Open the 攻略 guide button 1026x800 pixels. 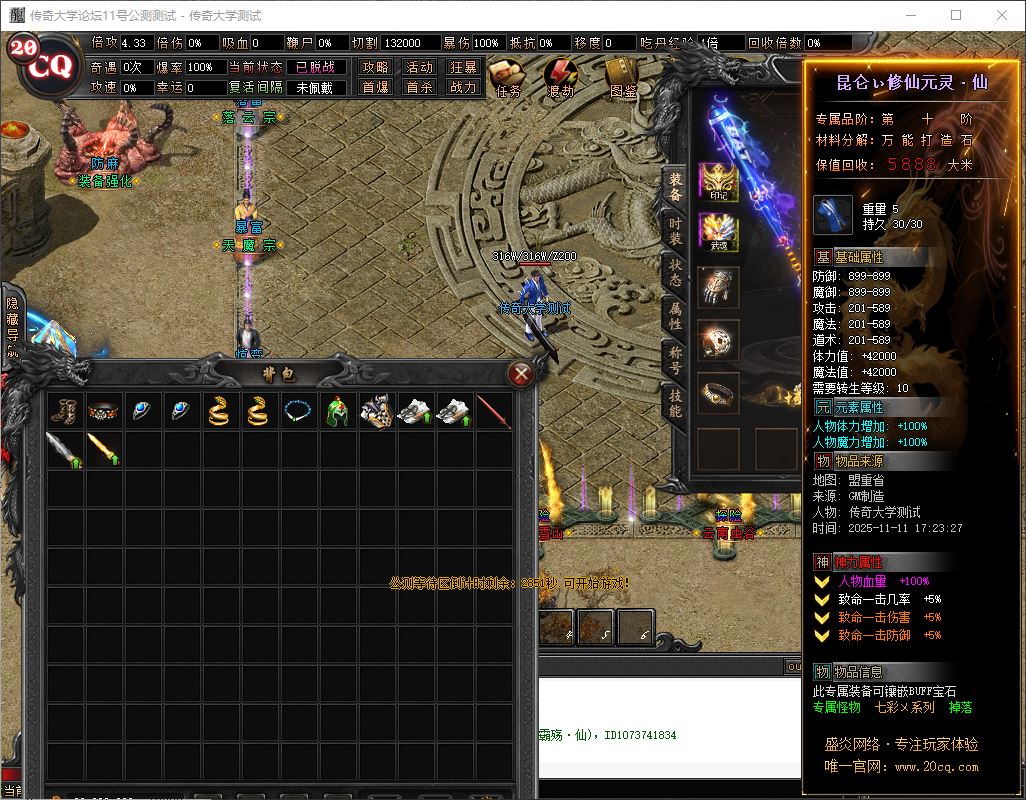coord(375,67)
